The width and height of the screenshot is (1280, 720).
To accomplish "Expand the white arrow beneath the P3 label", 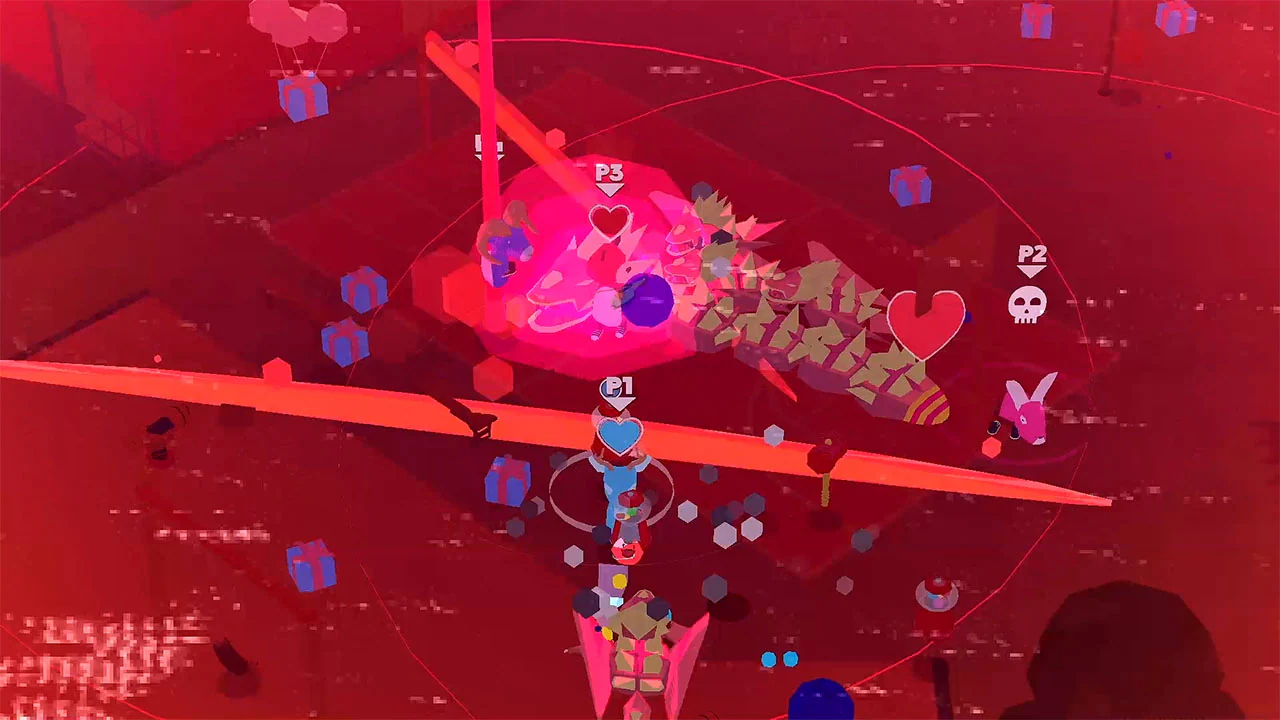I will click(x=610, y=190).
